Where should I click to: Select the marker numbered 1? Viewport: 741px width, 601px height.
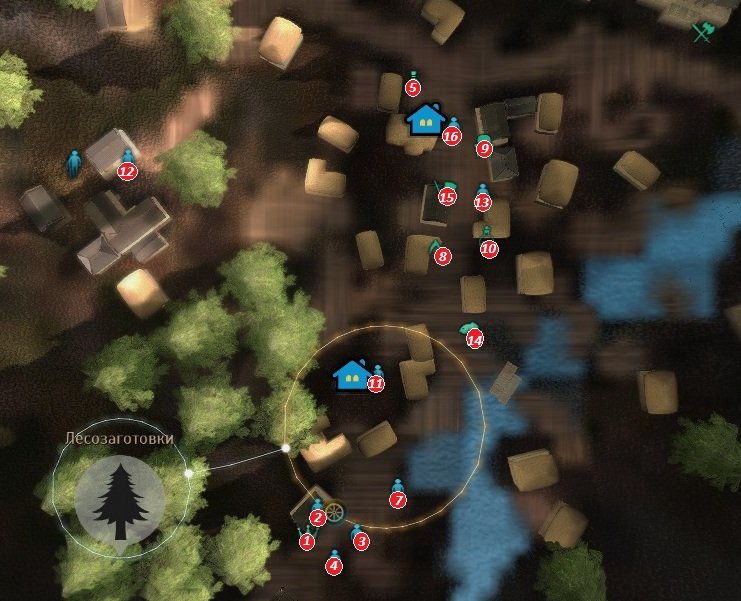tap(306, 540)
